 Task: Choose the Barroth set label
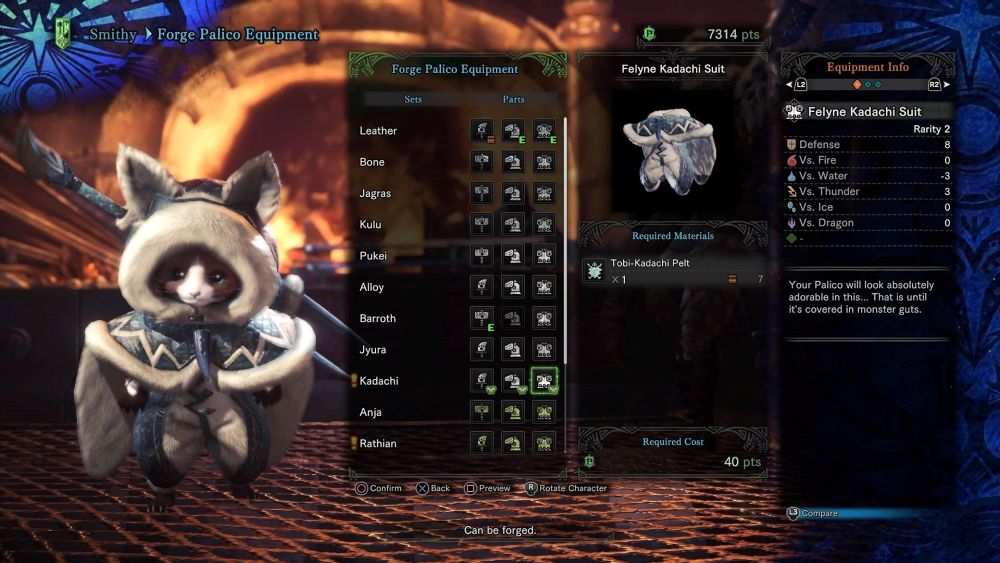click(378, 318)
